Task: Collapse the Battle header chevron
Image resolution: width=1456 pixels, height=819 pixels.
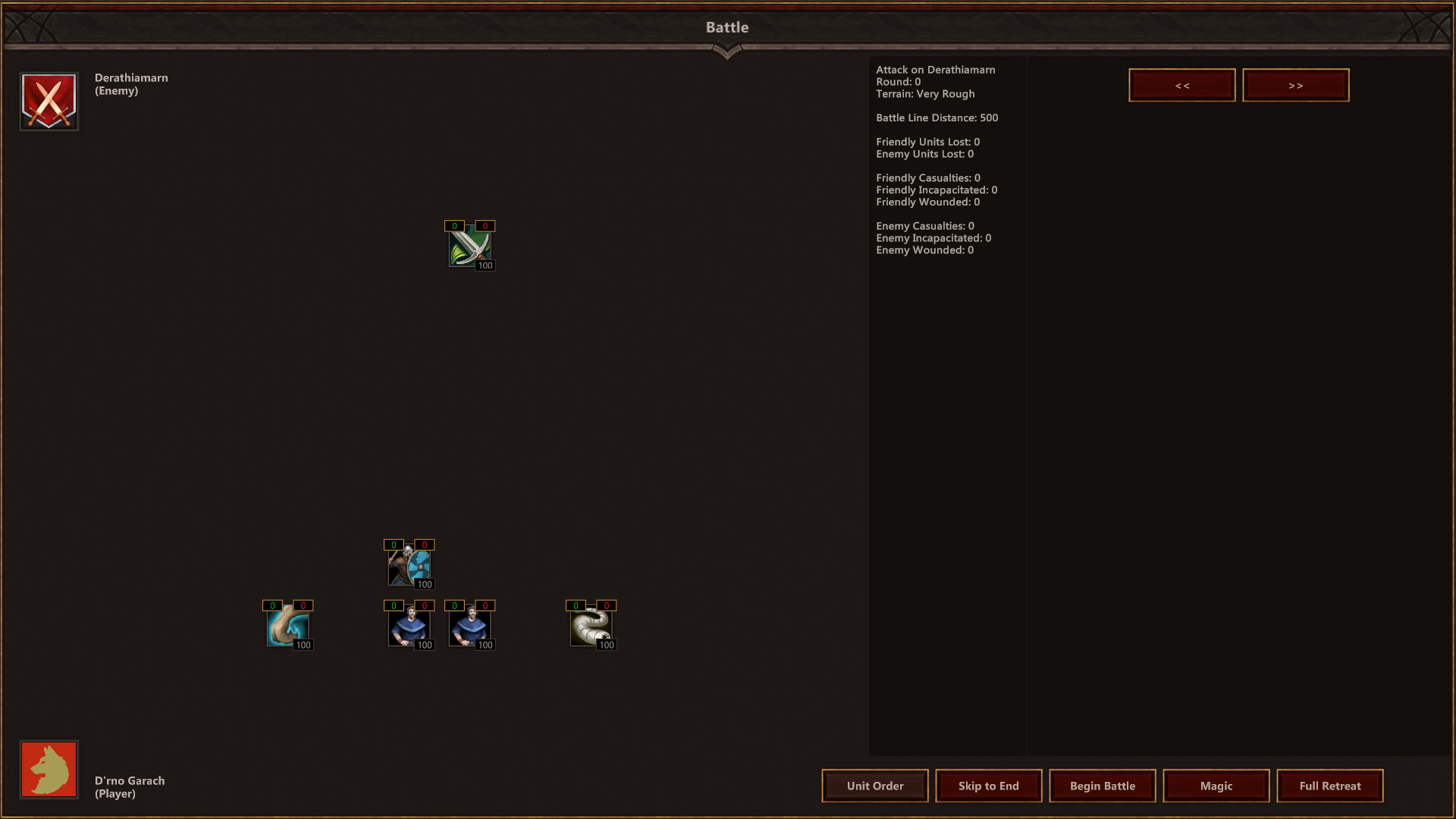Action: pos(727,52)
